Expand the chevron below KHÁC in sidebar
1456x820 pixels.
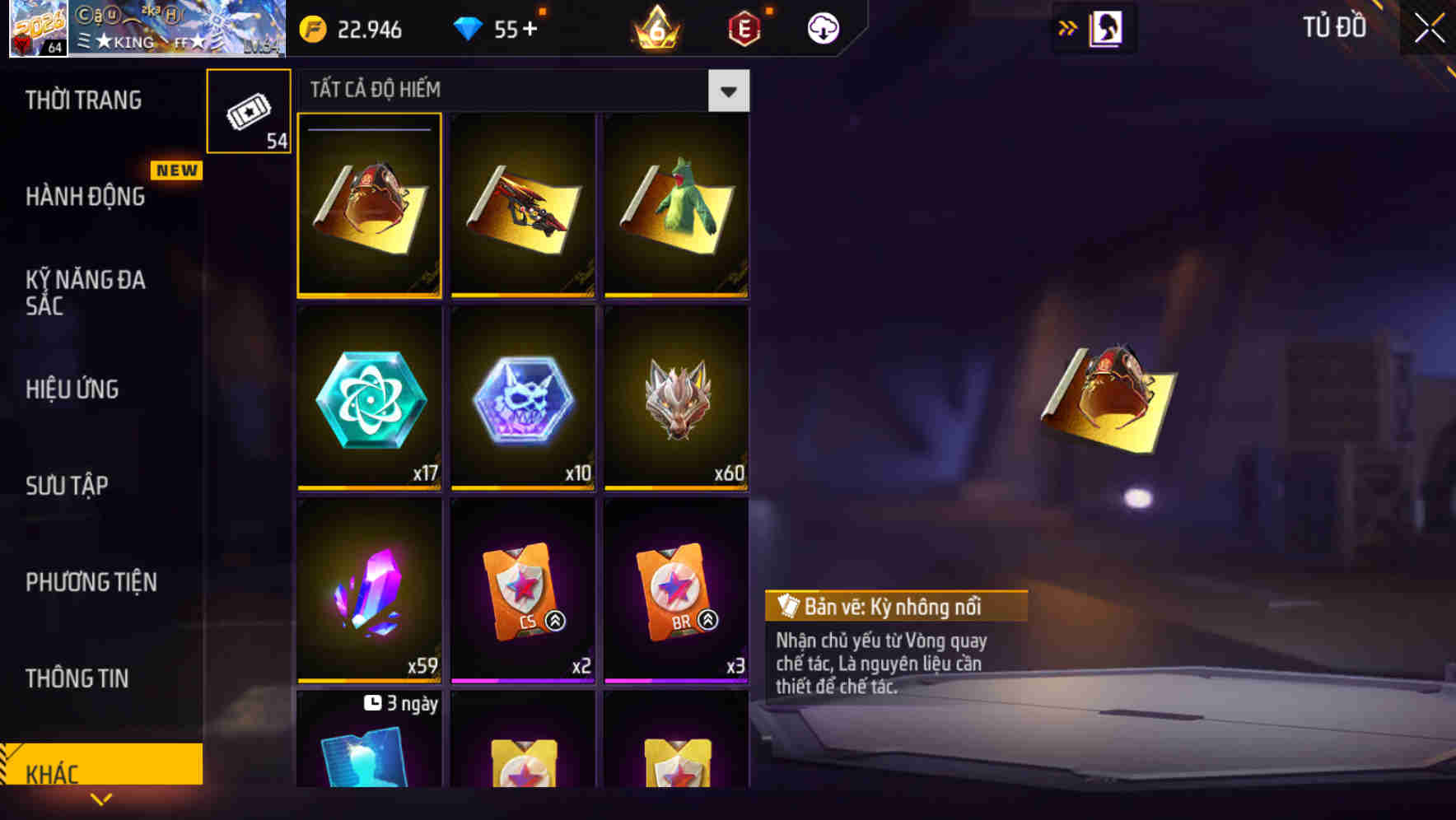pos(101,799)
